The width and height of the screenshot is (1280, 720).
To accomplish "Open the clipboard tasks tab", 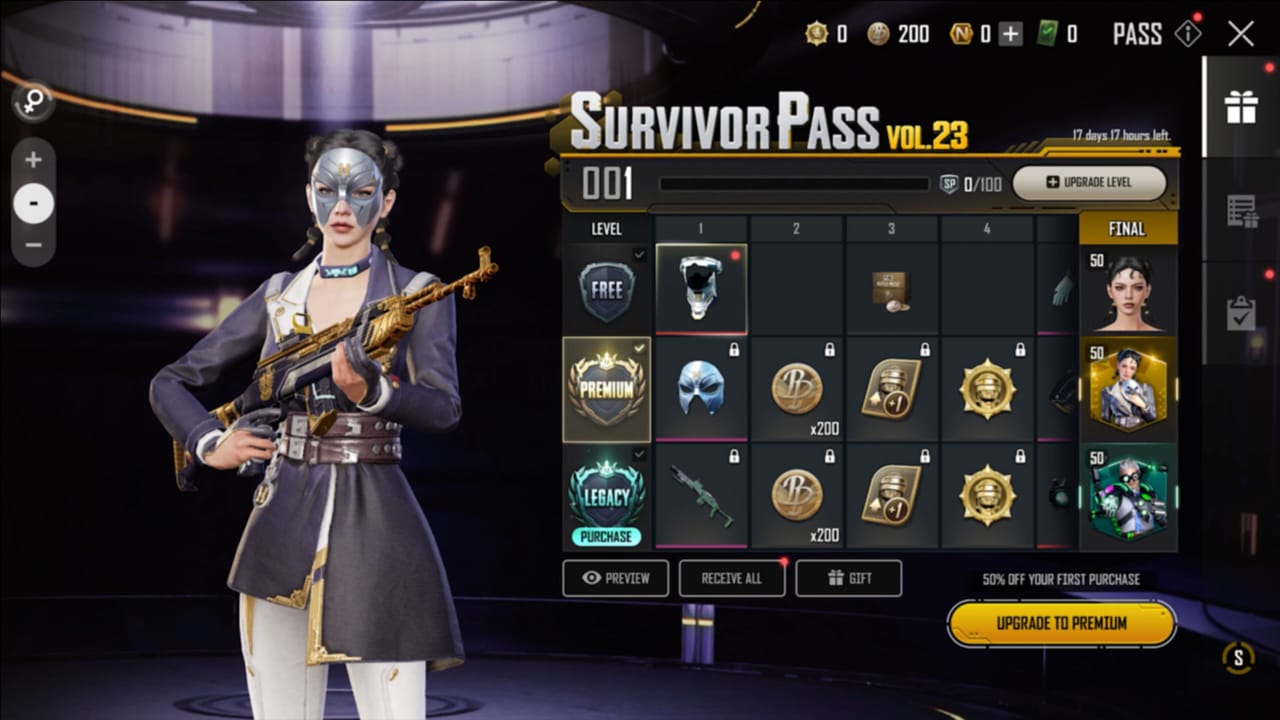I will coord(1241,314).
